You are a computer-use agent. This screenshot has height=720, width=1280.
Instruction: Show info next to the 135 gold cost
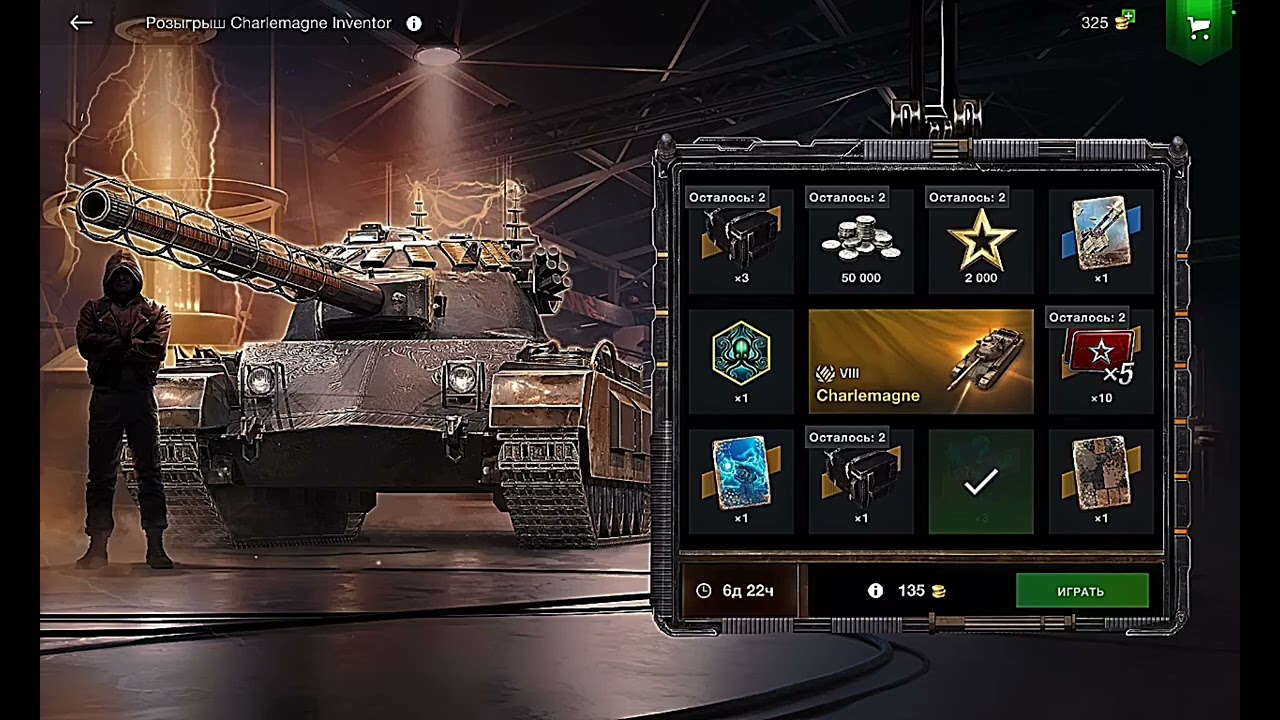coord(876,591)
